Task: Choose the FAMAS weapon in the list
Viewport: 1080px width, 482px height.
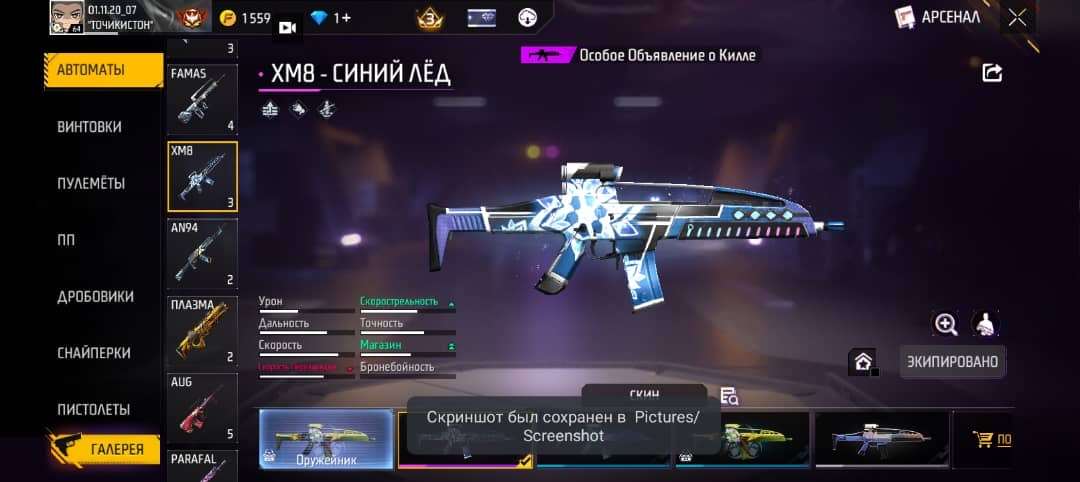Action: tap(202, 99)
